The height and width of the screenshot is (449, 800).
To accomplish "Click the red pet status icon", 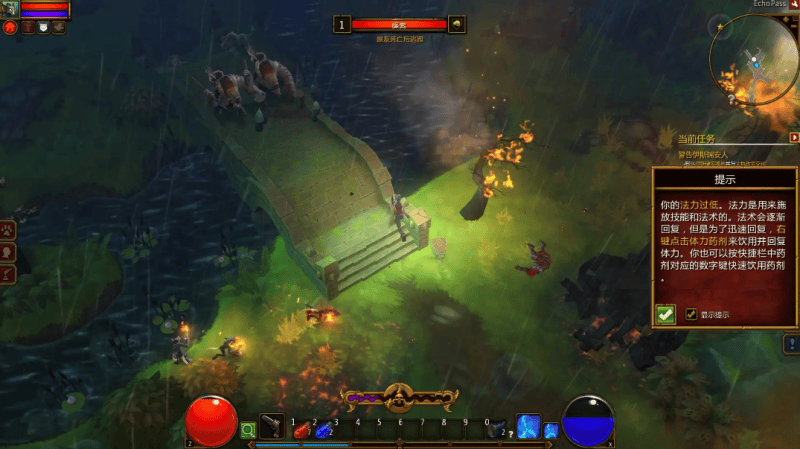I will tap(10, 27).
